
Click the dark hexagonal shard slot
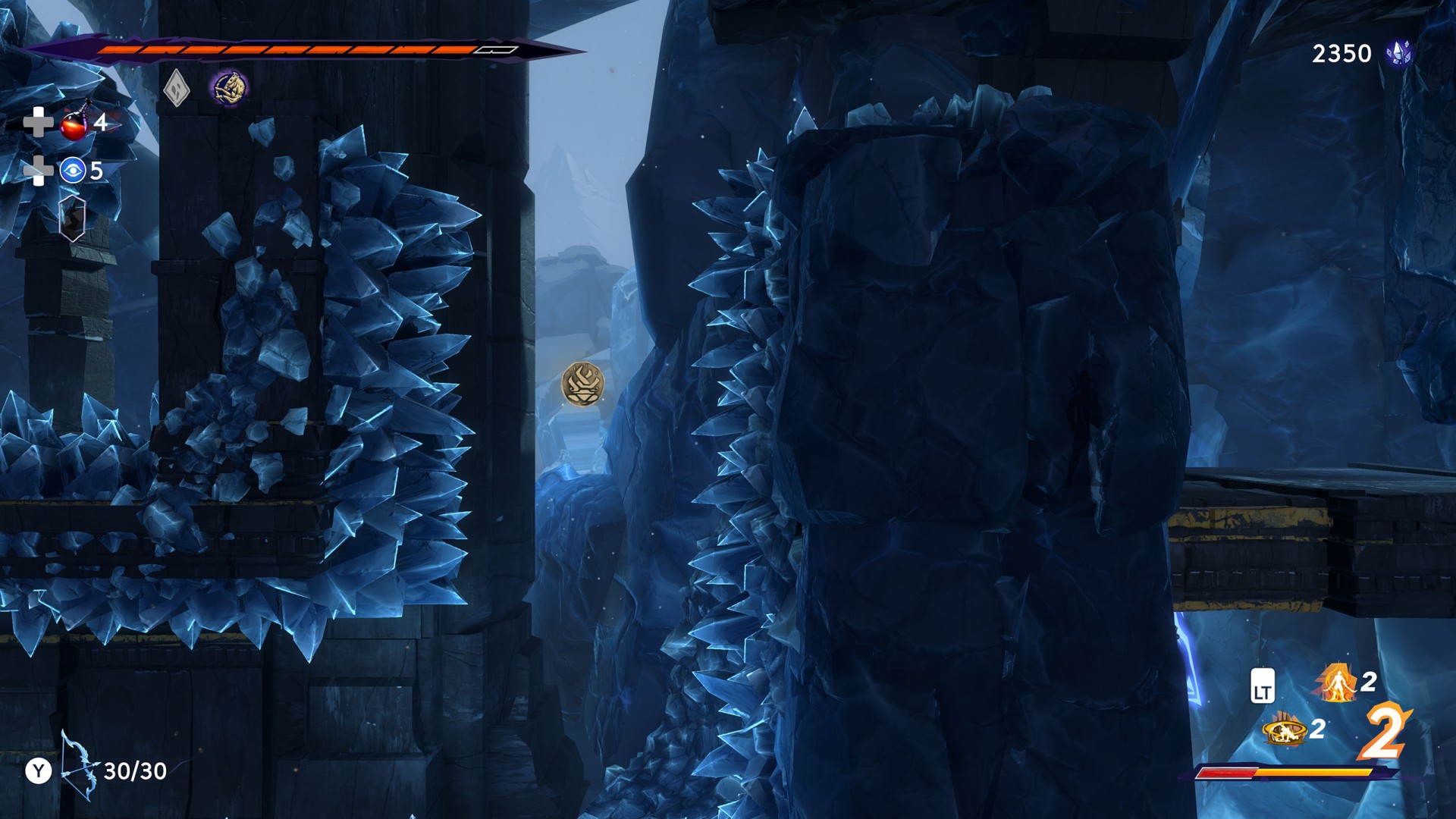tap(72, 218)
